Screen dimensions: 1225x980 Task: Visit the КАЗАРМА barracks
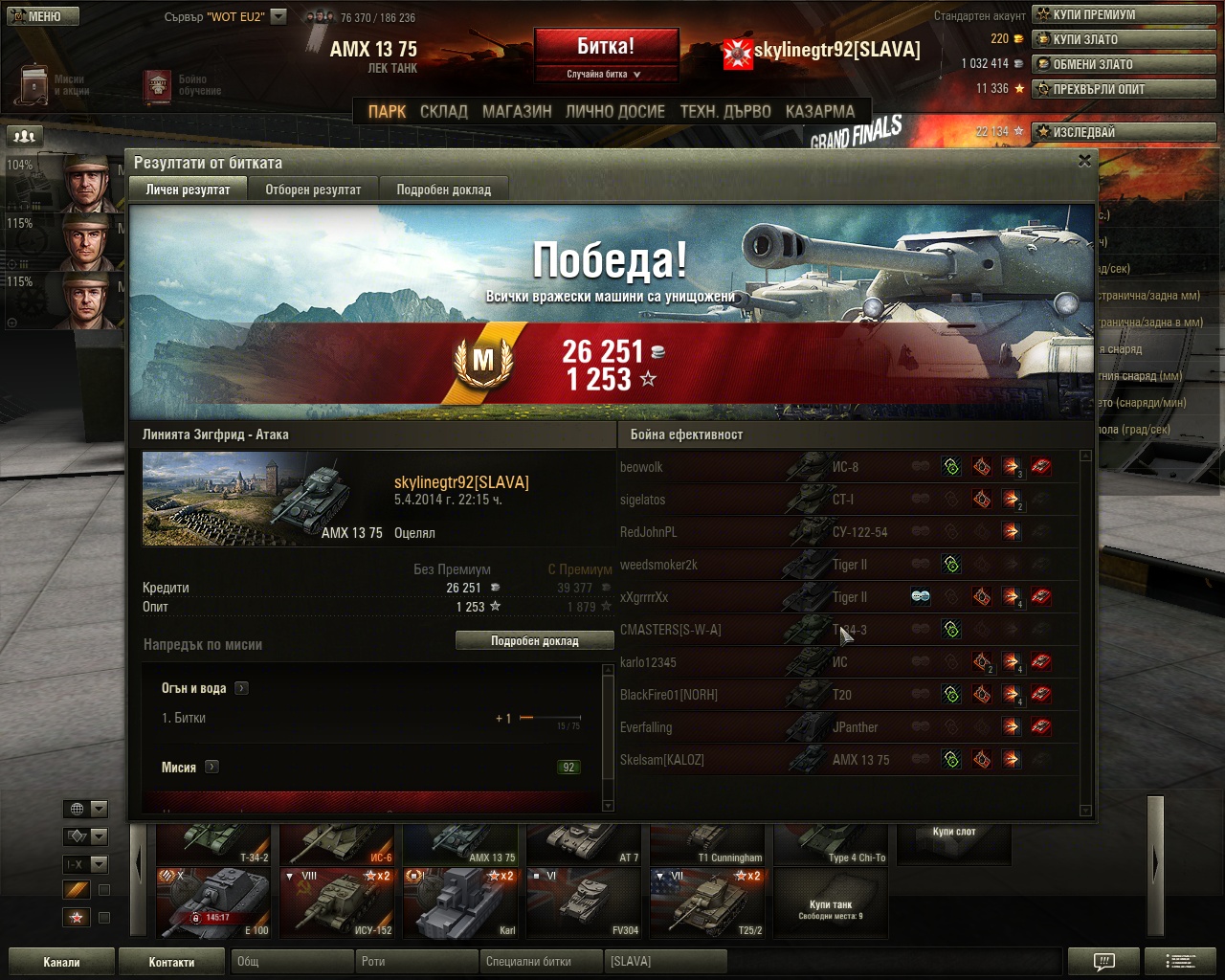pyautogui.click(x=820, y=111)
